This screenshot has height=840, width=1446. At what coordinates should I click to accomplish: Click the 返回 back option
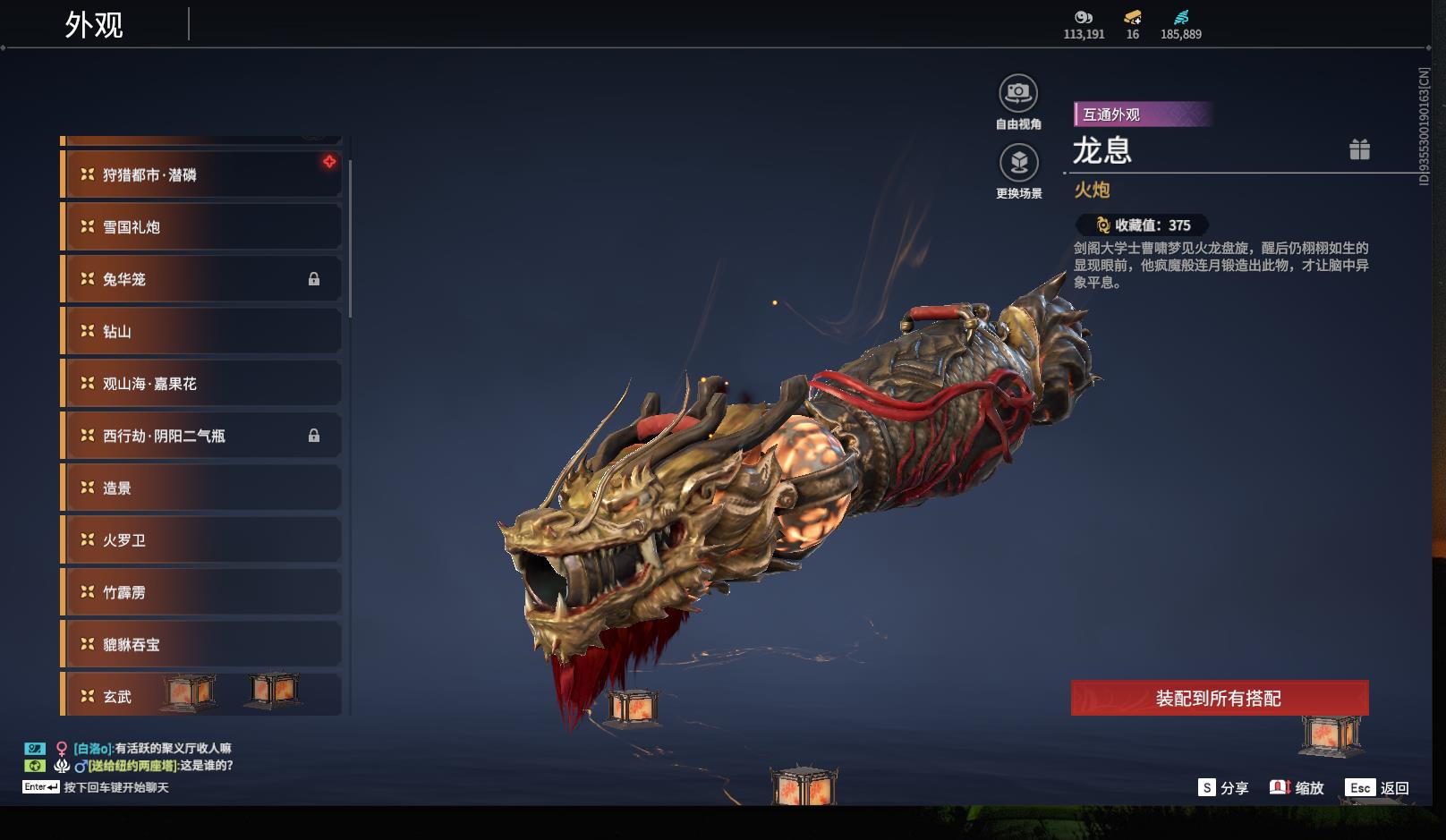pyautogui.click(x=1378, y=788)
